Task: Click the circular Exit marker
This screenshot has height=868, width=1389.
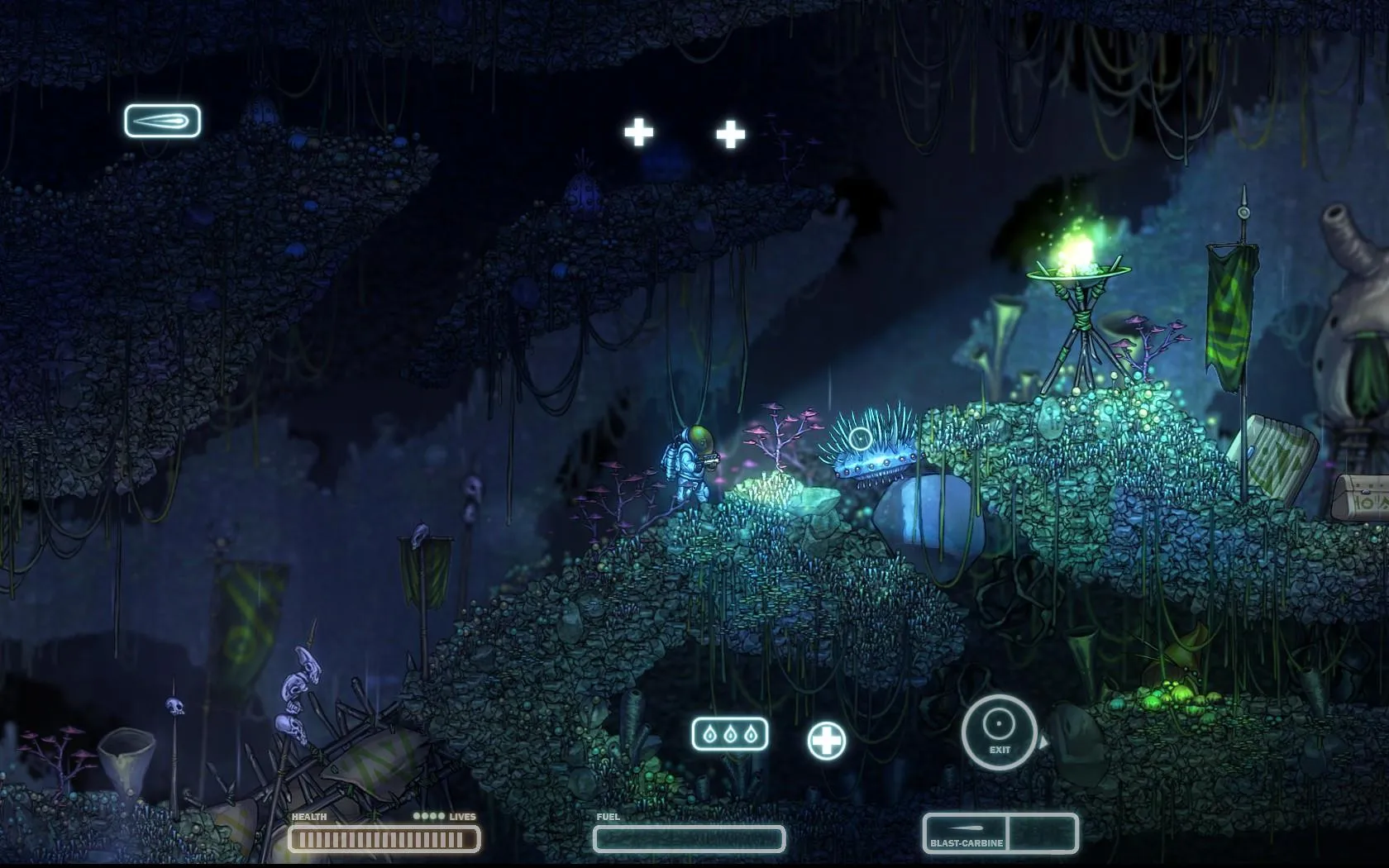Action: (x=999, y=732)
